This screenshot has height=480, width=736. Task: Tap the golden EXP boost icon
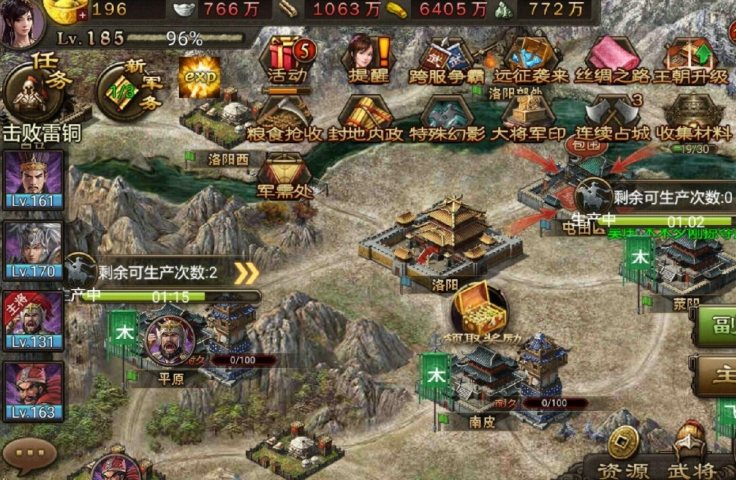pos(200,76)
